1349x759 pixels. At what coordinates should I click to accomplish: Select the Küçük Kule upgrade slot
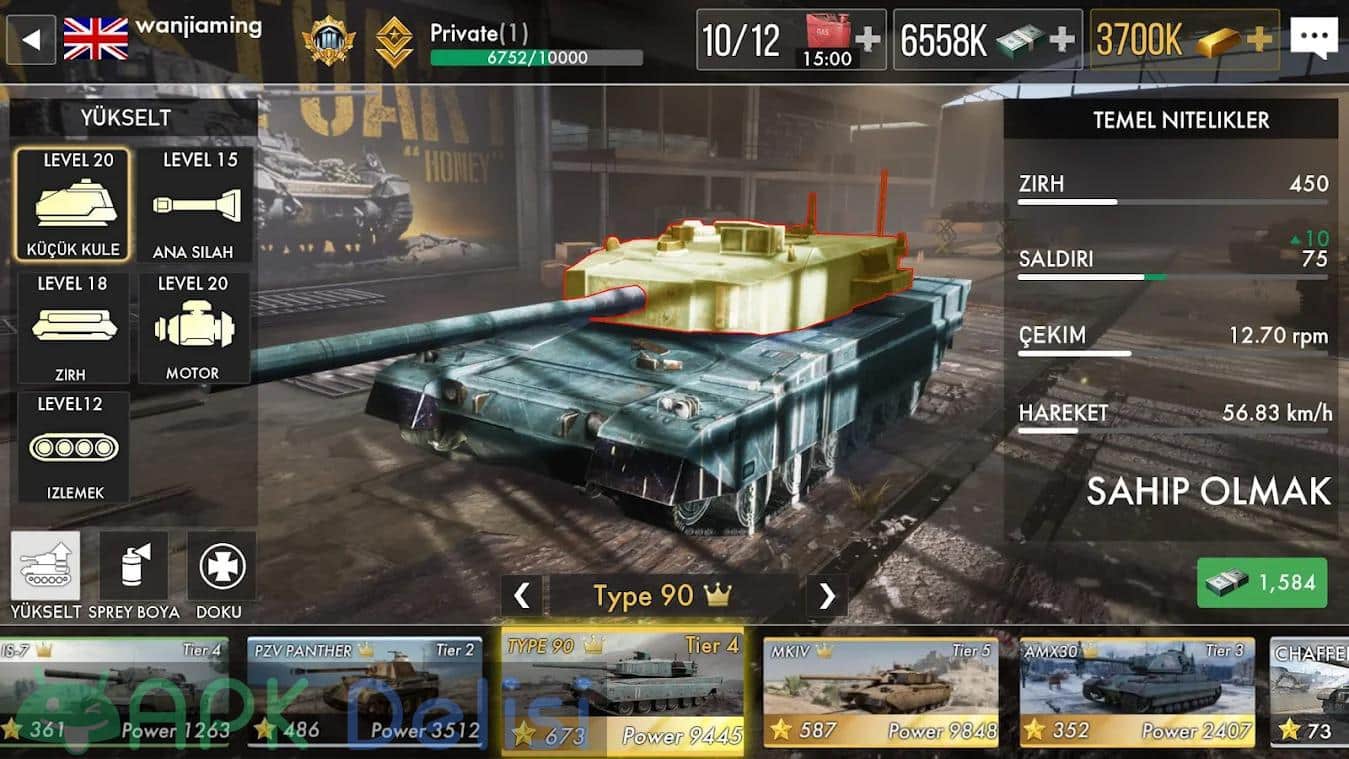point(72,204)
